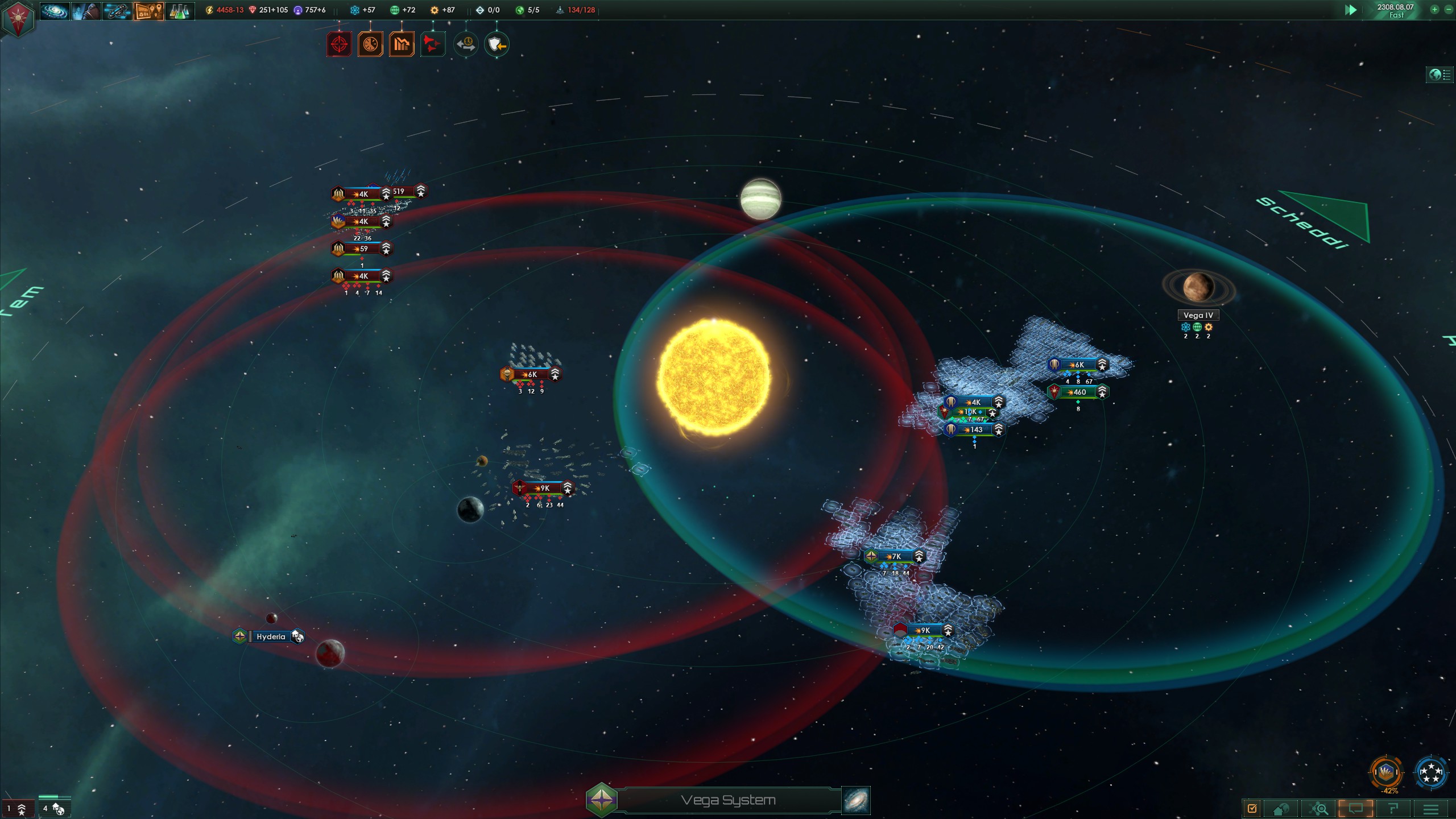Click the red crosshair alert notification
This screenshot has height=819, width=1456.
(339, 44)
